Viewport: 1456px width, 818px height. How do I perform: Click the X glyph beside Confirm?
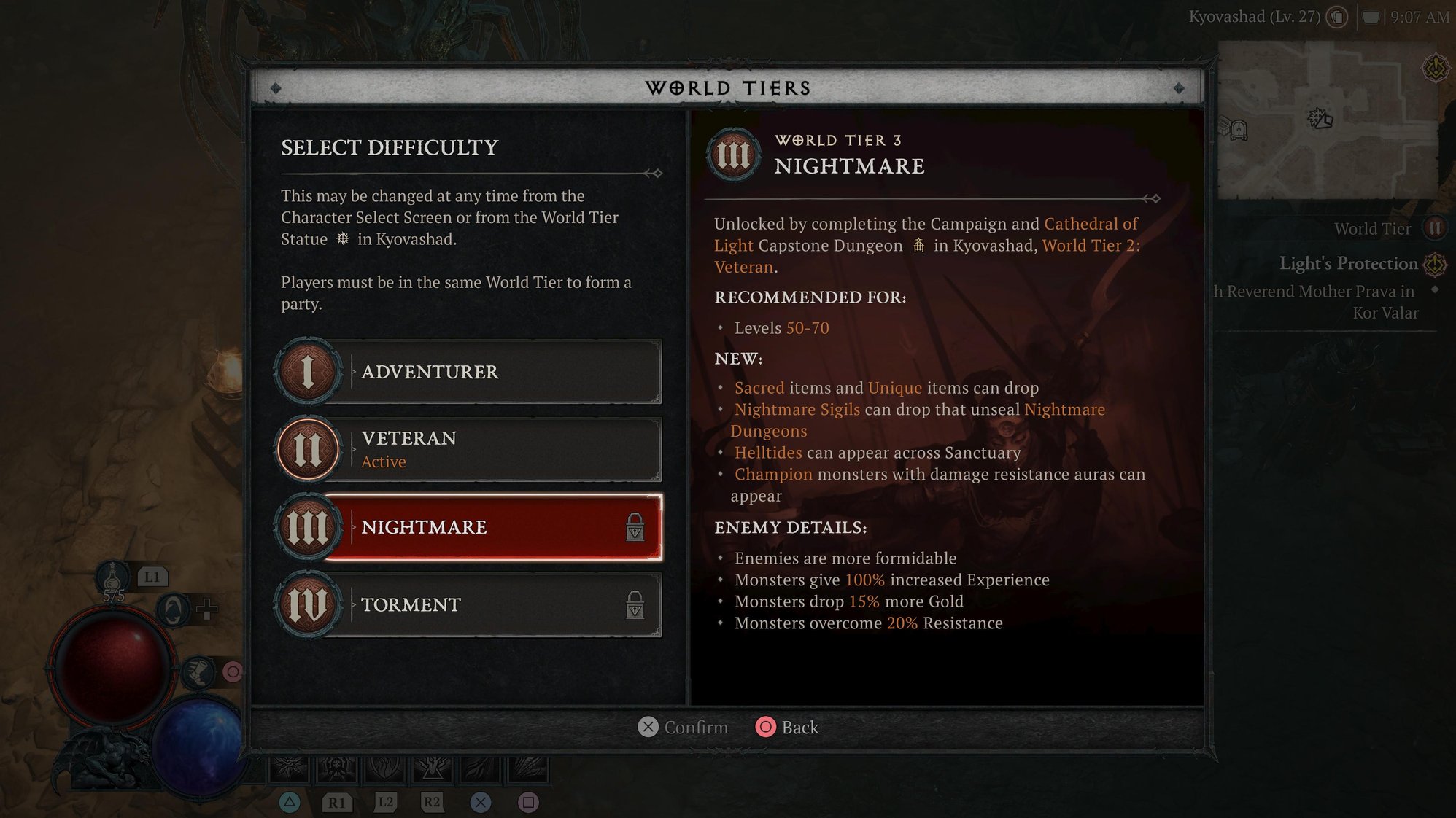click(x=648, y=727)
